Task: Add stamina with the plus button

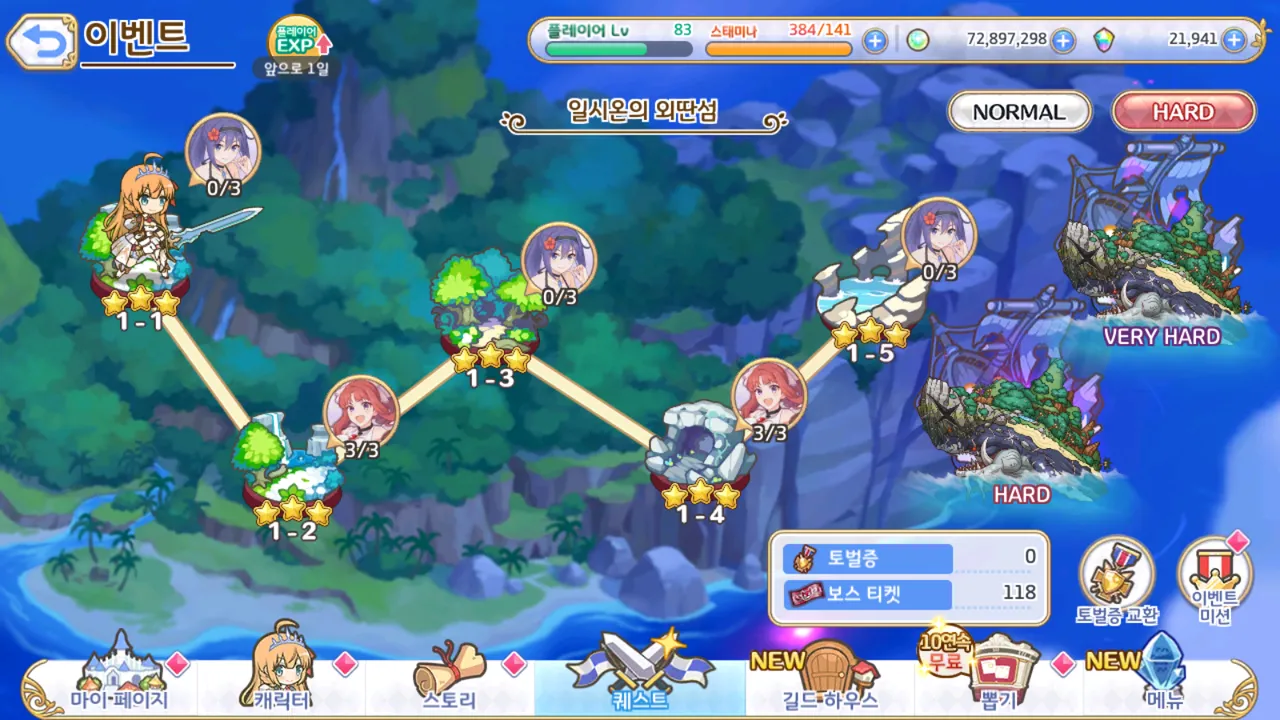Action: [875, 41]
